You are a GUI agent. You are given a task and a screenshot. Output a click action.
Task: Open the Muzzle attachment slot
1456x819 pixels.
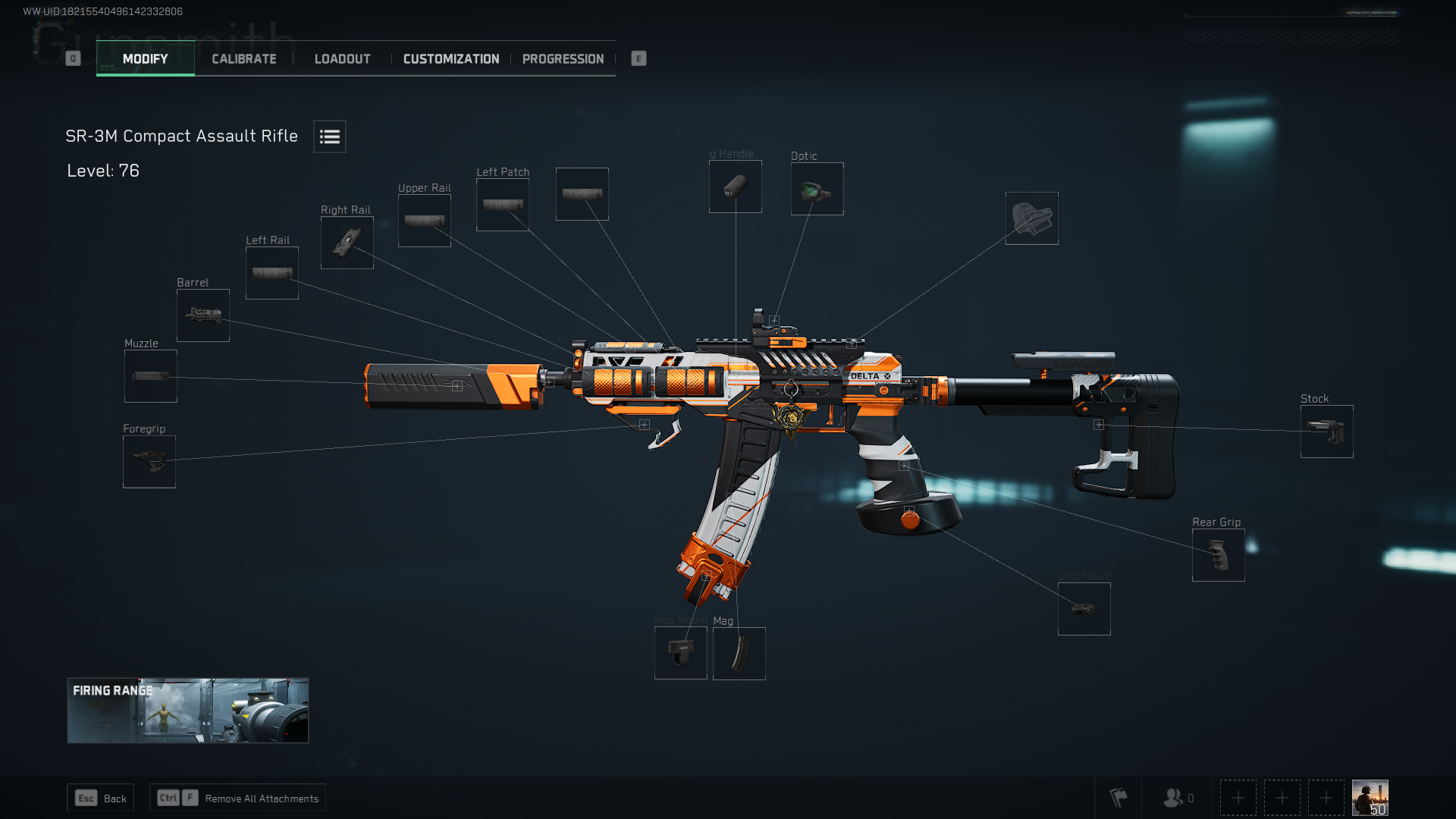(149, 375)
